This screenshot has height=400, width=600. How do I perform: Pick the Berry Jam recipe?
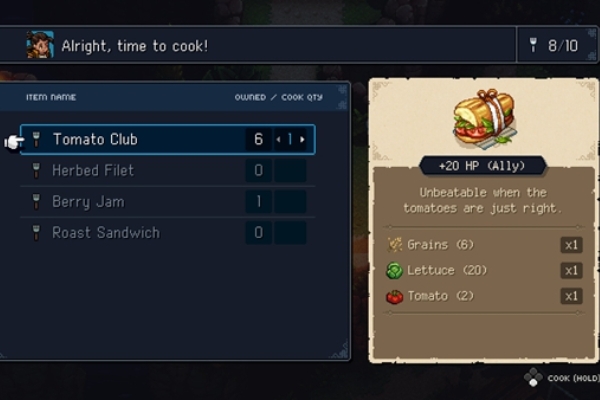(x=88, y=202)
